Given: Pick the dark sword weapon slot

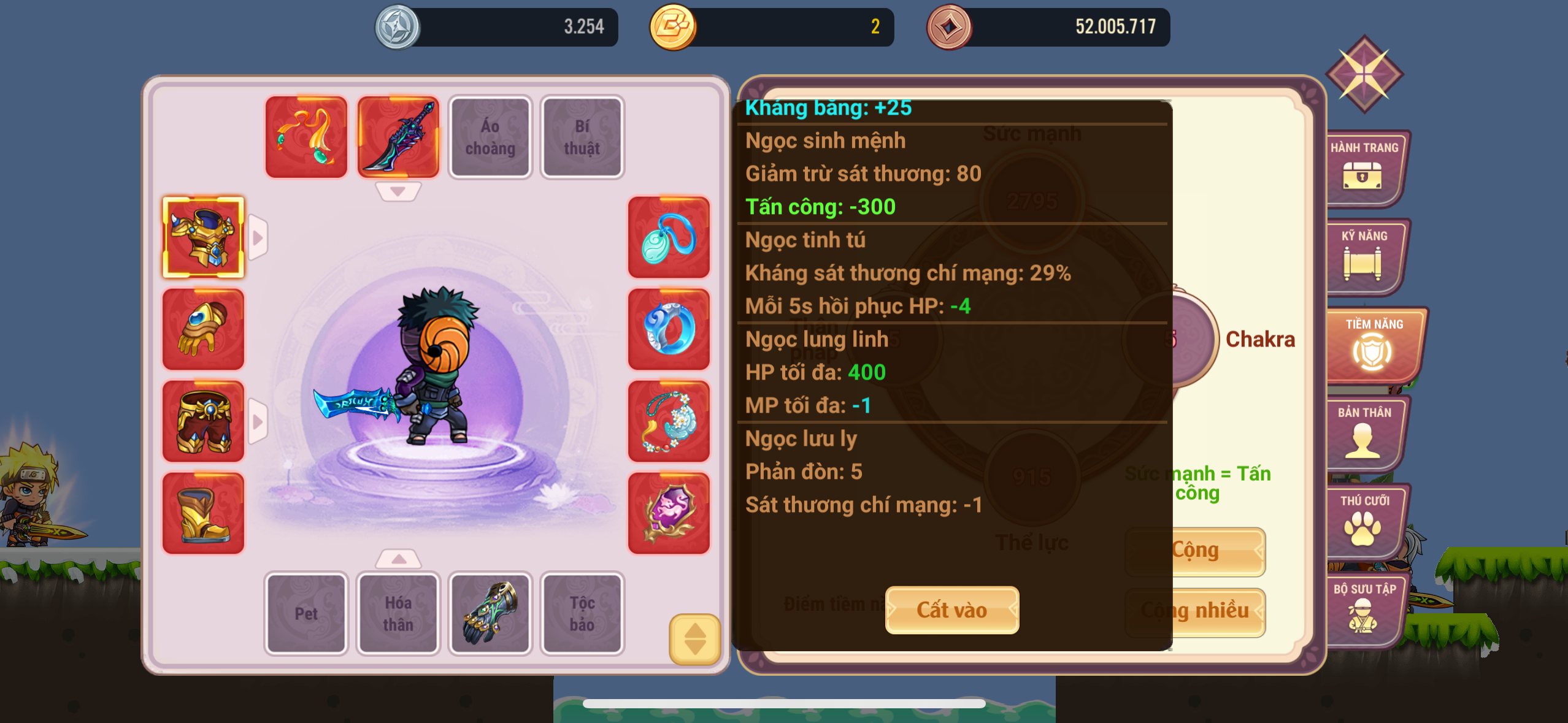Looking at the screenshot, I should point(398,137).
